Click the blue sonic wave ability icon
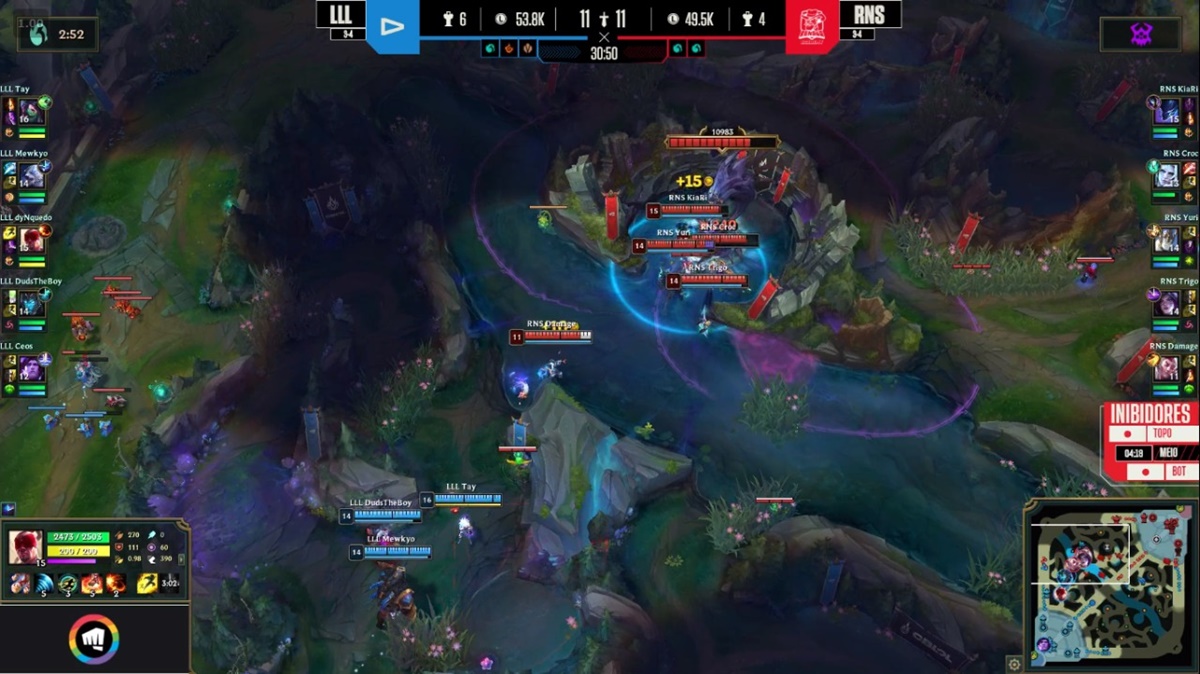The image size is (1200, 674). [x=44, y=583]
